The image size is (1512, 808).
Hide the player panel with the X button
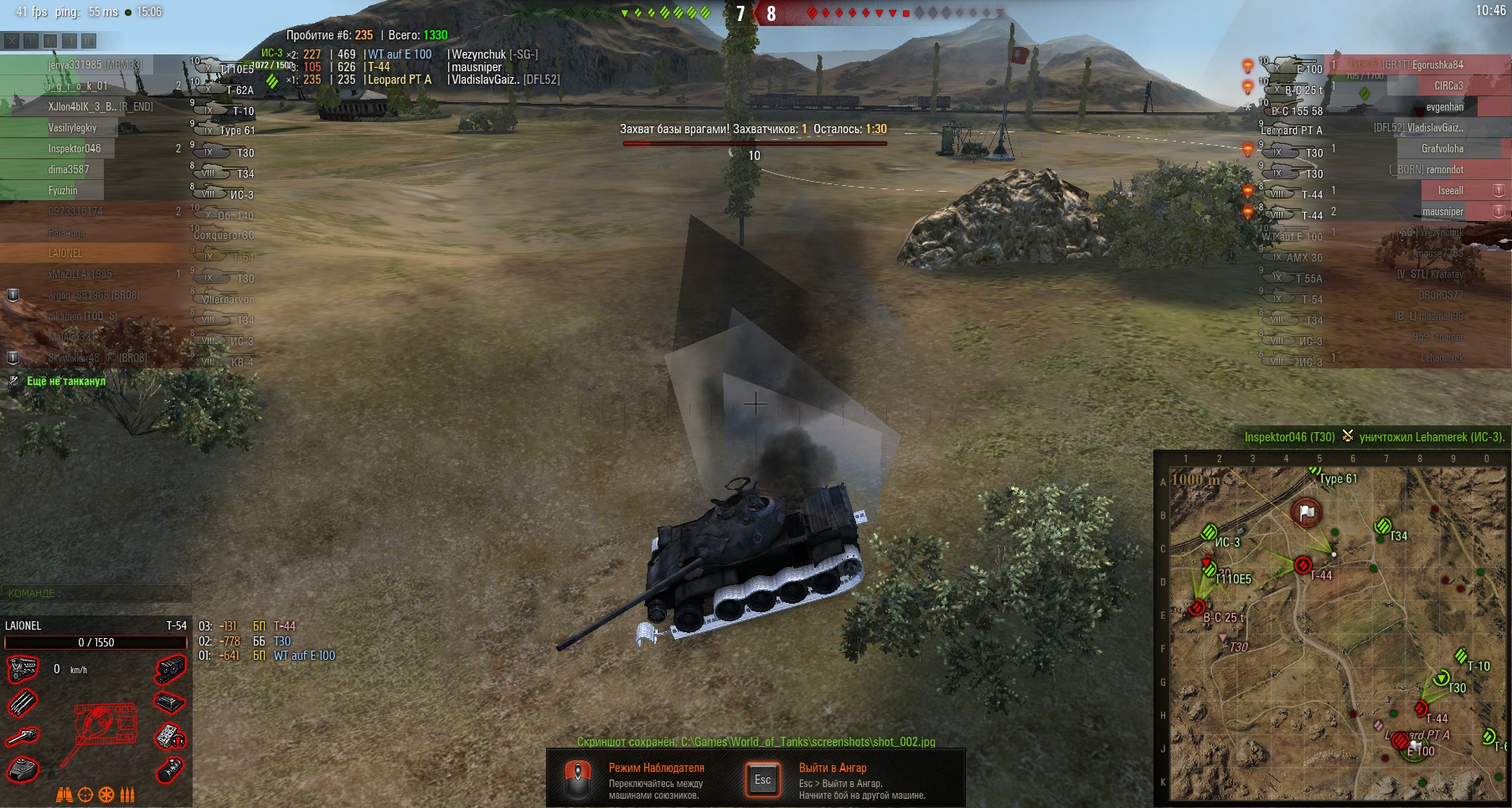coord(11,40)
